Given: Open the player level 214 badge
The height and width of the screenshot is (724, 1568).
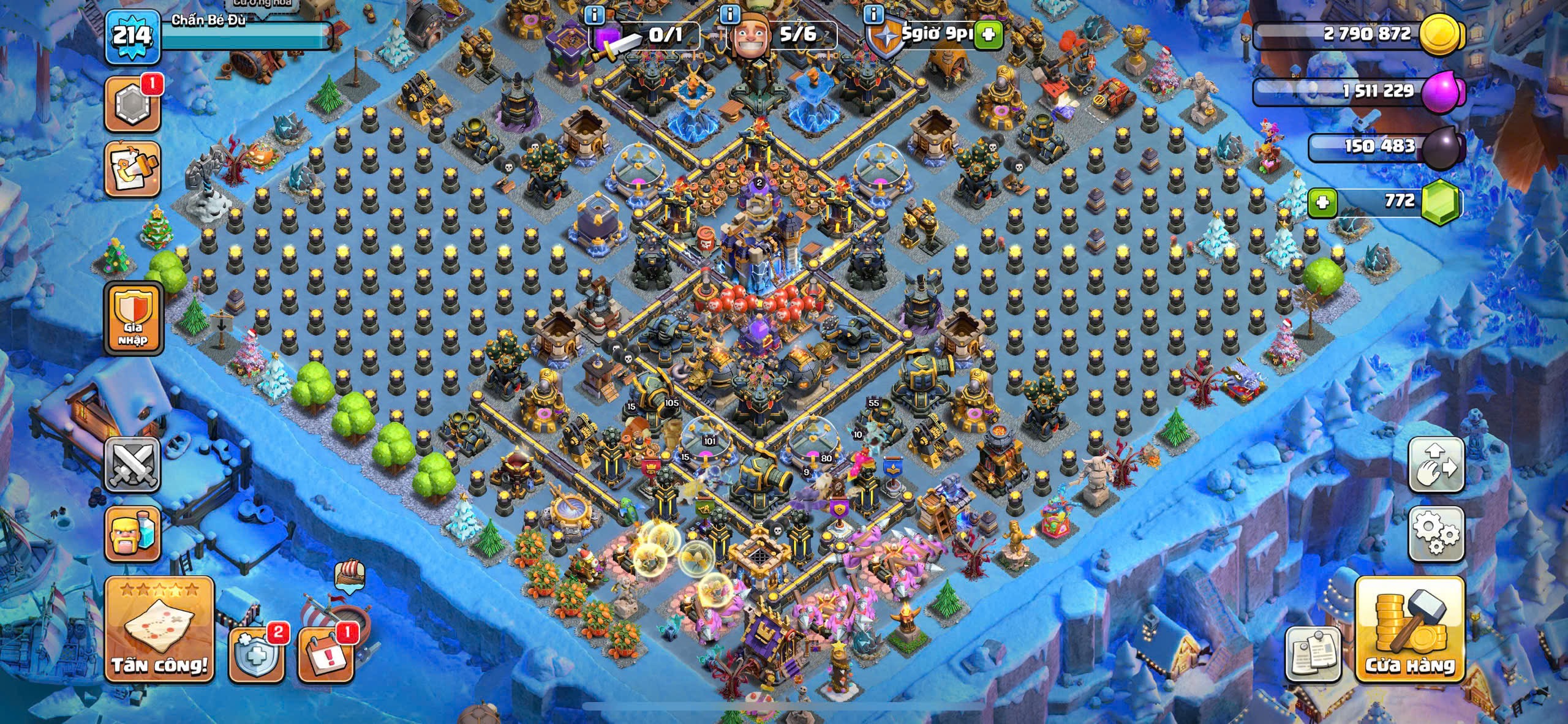Looking at the screenshot, I should point(132,37).
